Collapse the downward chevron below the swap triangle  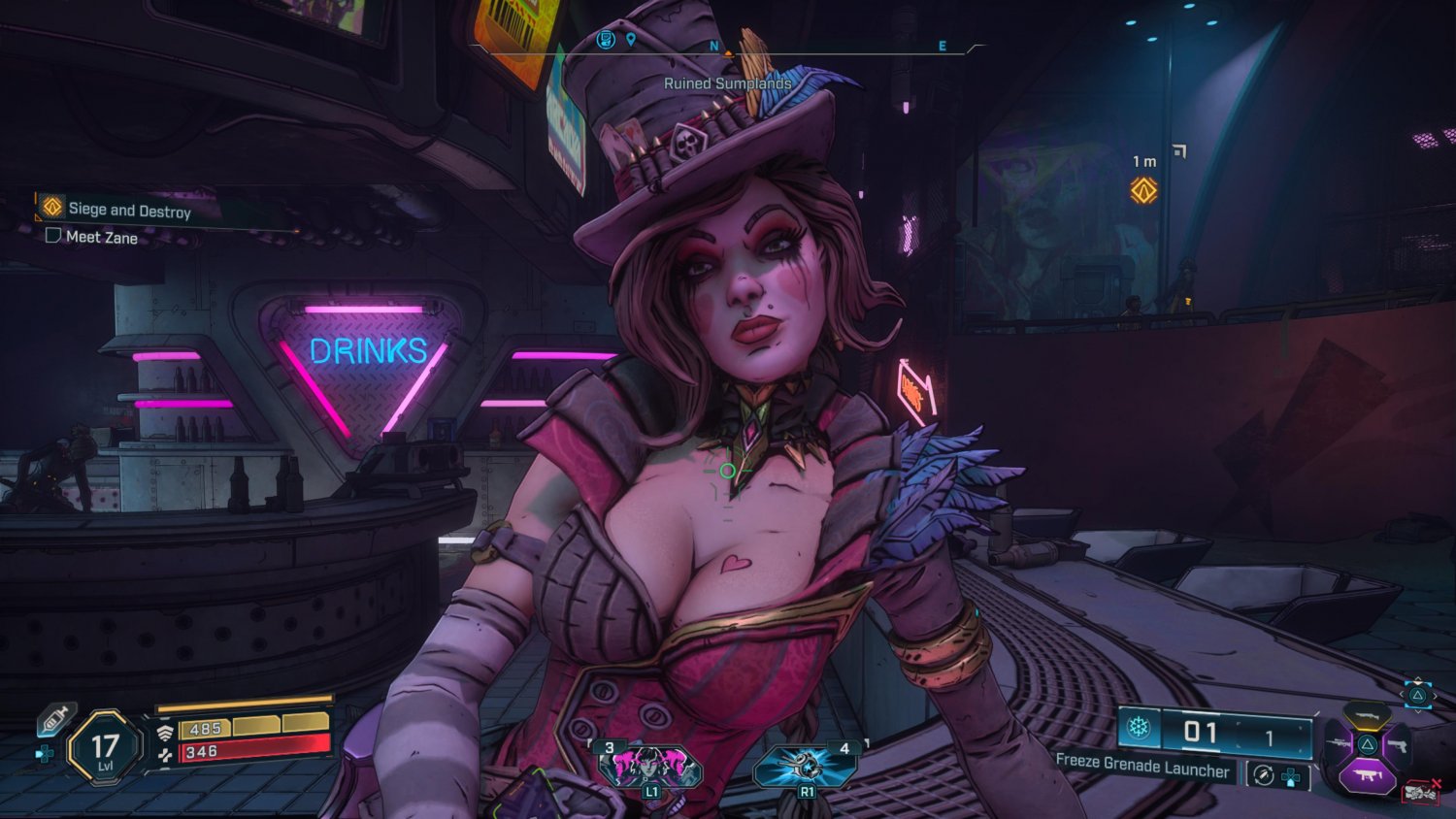point(1418,710)
